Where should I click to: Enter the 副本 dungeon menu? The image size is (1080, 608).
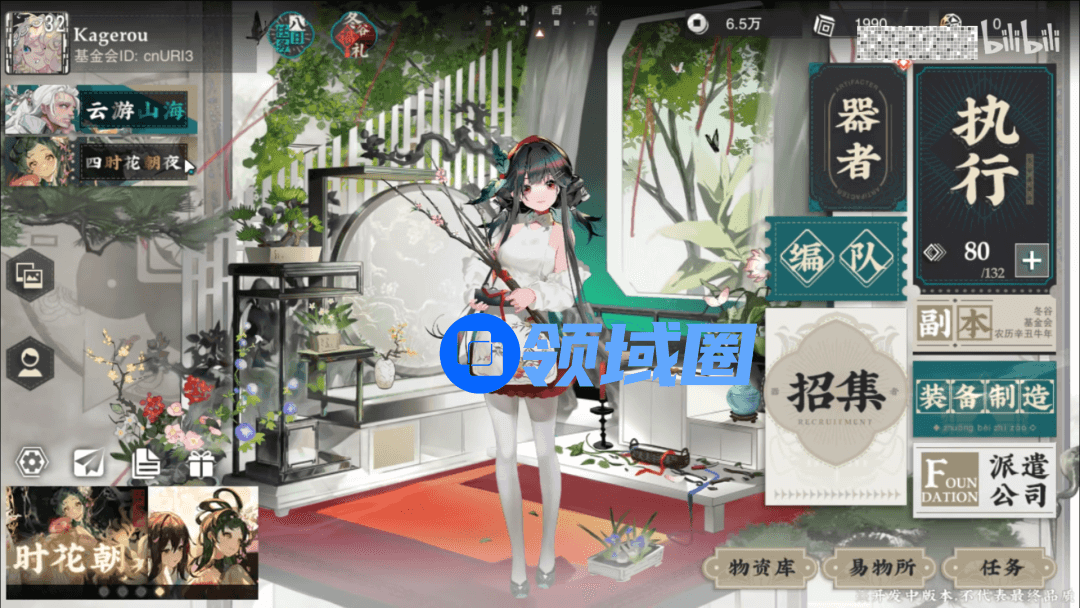pyautogui.click(x=983, y=325)
